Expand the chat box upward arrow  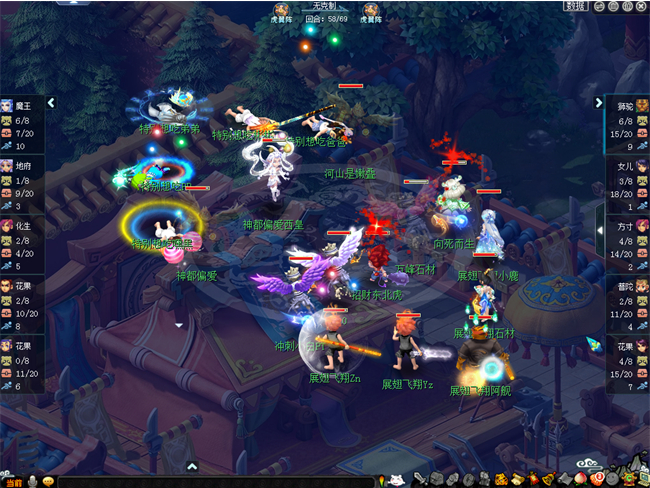(x=192, y=466)
